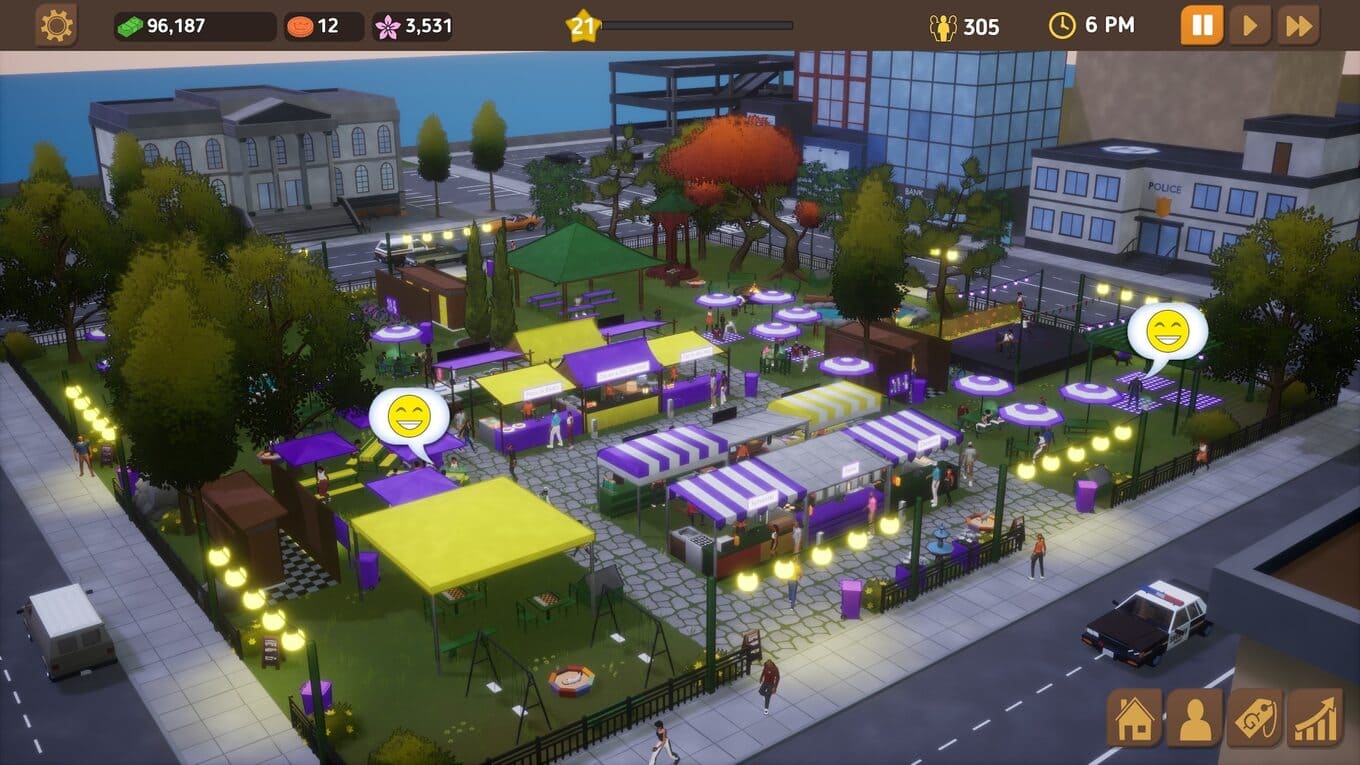Show the growth chart statistics
This screenshot has width=1360, height=765.
pos(1314,717)
